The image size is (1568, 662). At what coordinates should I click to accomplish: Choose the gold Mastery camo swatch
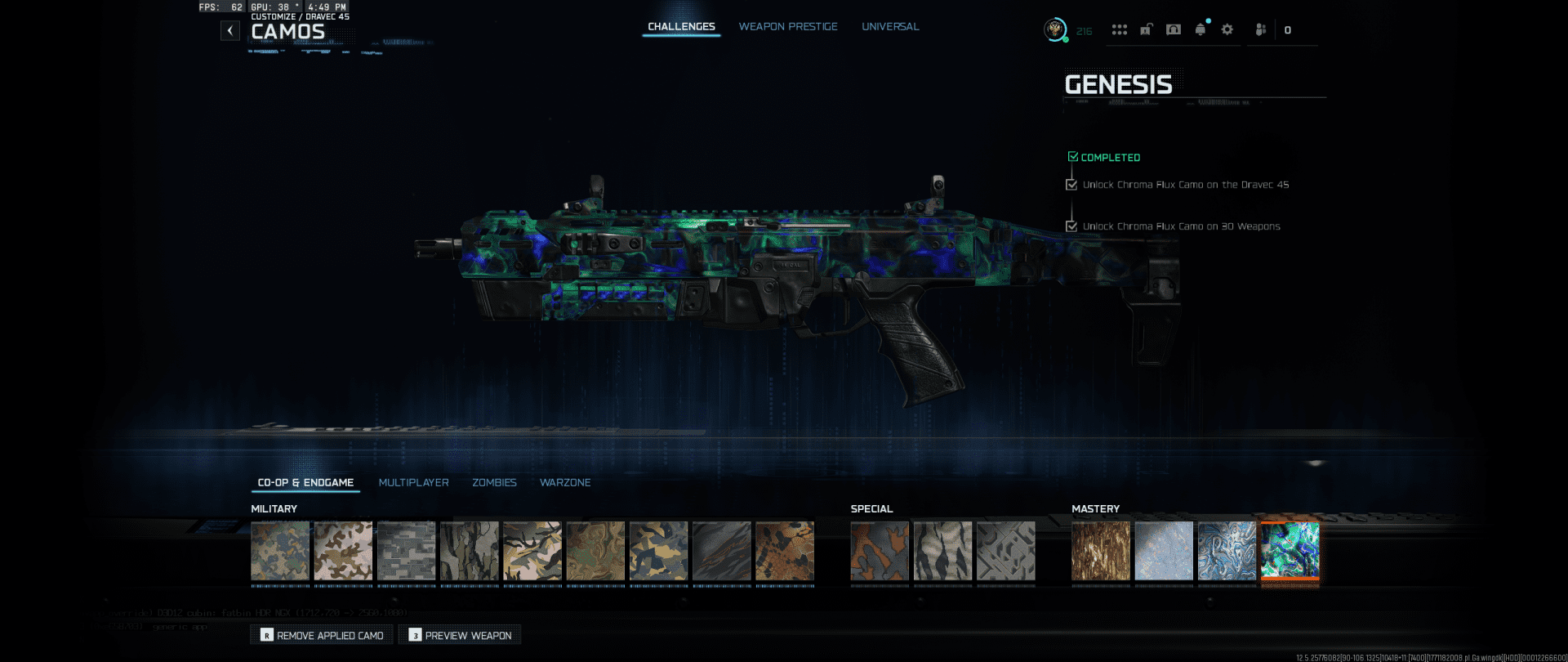[1101, 551]
